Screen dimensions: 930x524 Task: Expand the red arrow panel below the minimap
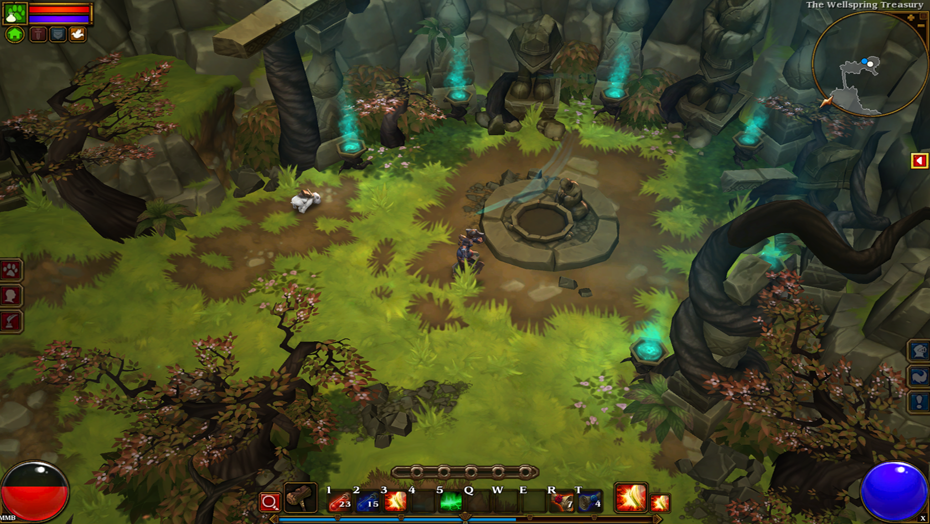tap(919, 161)
